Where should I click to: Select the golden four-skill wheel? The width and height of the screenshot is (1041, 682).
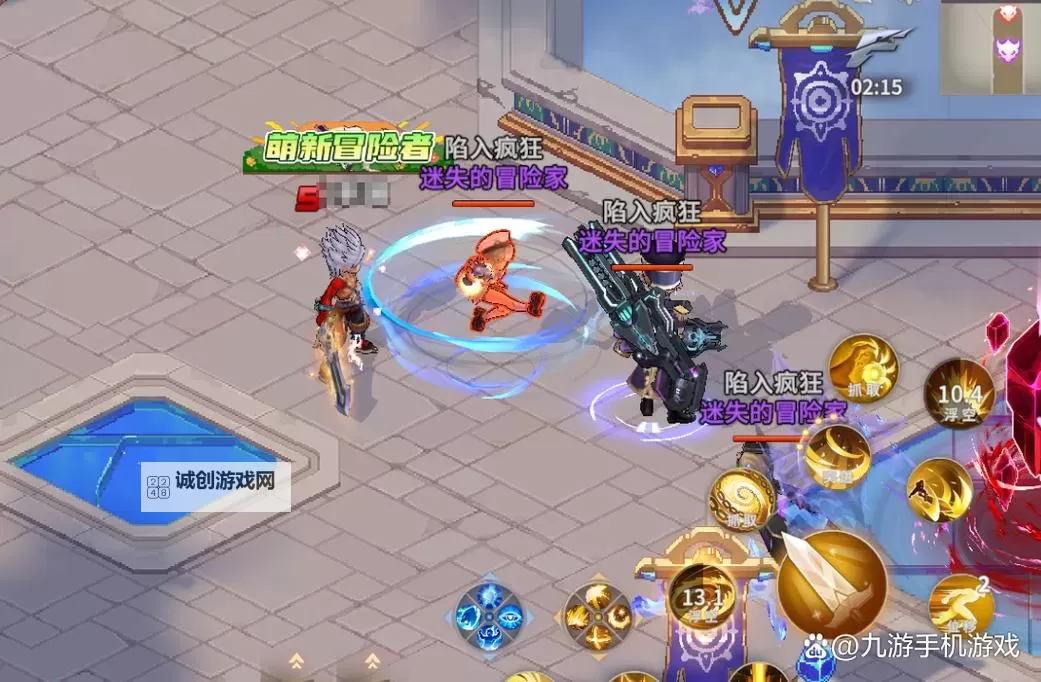click(598, 612)
